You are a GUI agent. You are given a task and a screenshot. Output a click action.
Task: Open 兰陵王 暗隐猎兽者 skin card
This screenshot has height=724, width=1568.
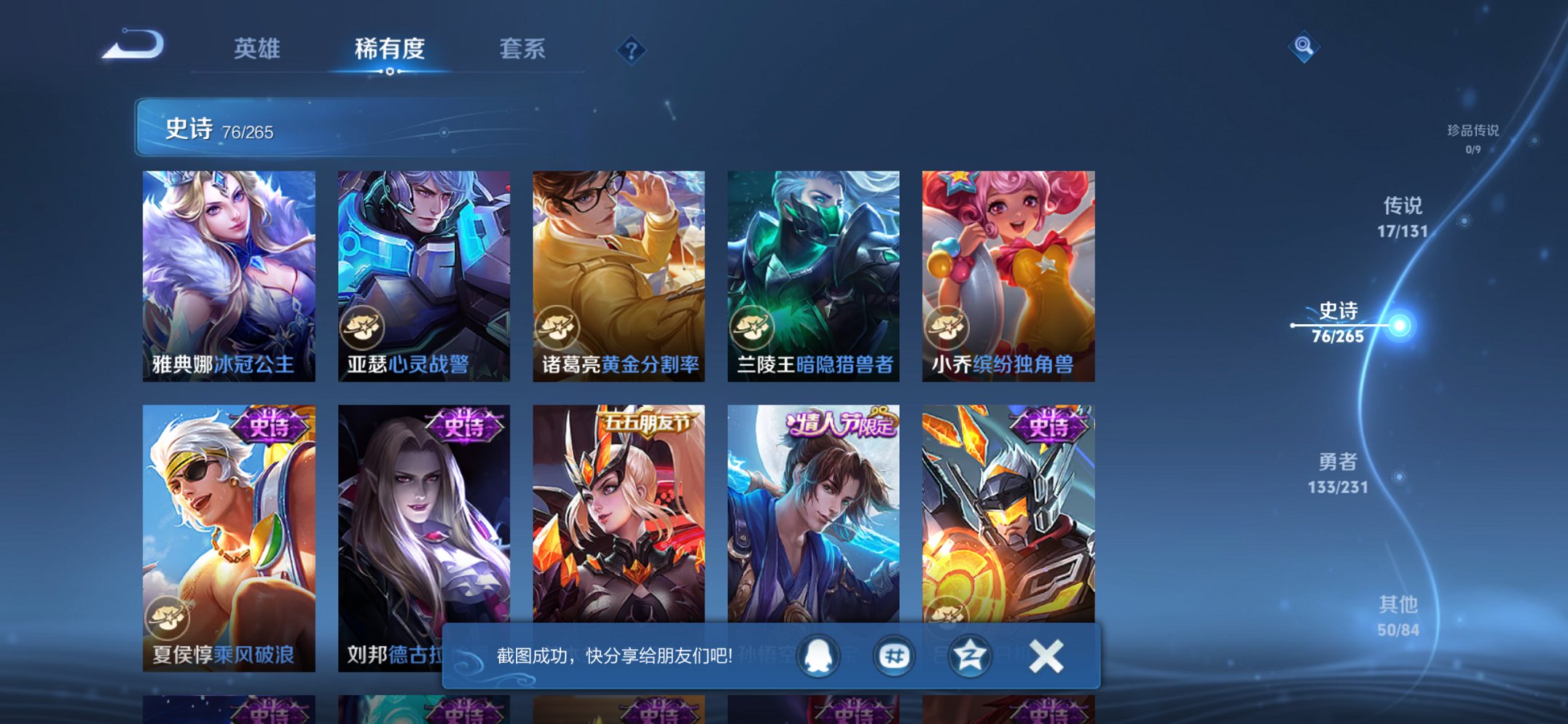pyautogui.click(x=815, y=277)
